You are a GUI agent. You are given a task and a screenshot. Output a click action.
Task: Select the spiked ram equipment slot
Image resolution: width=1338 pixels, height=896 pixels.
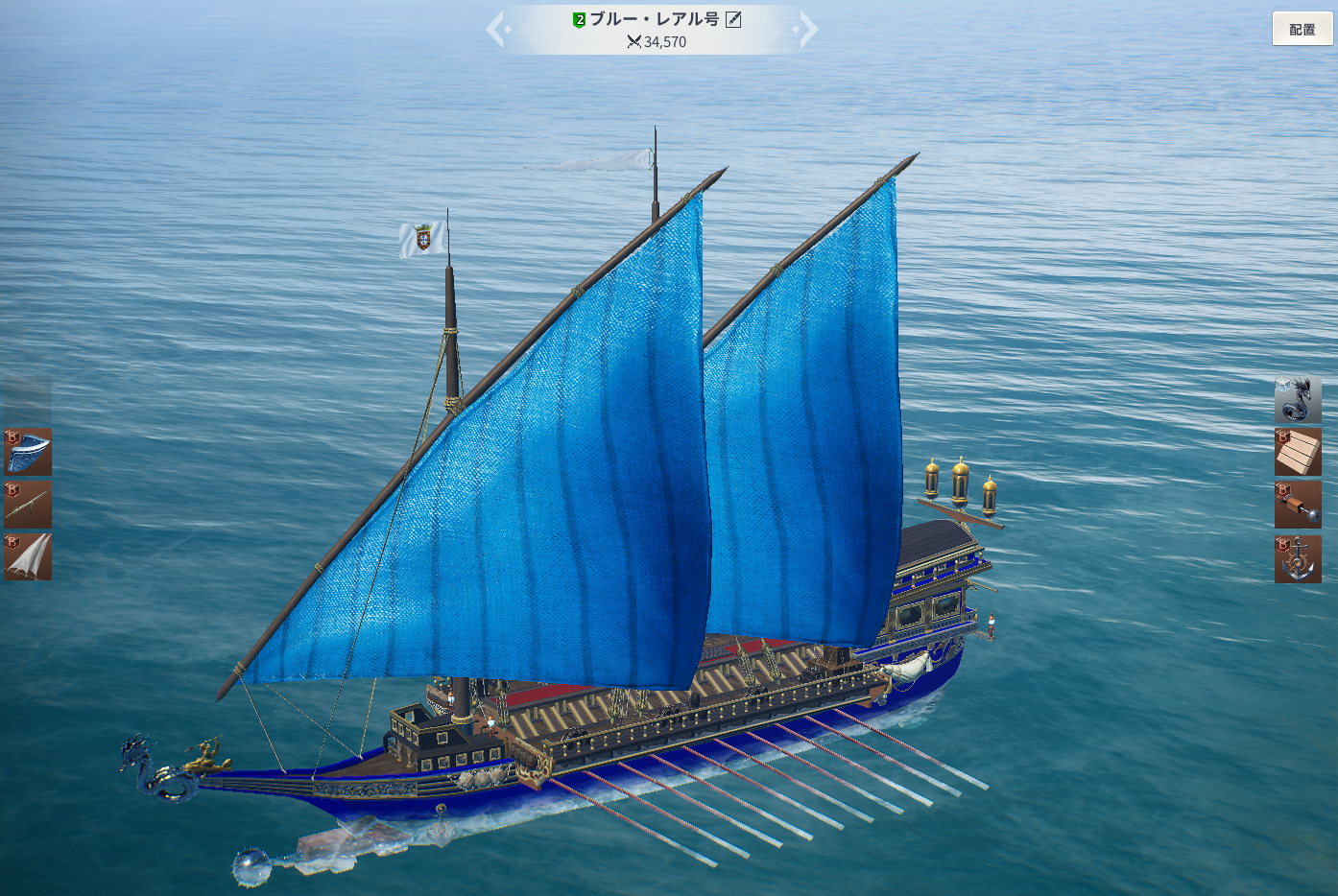[x=1298, y=506]
